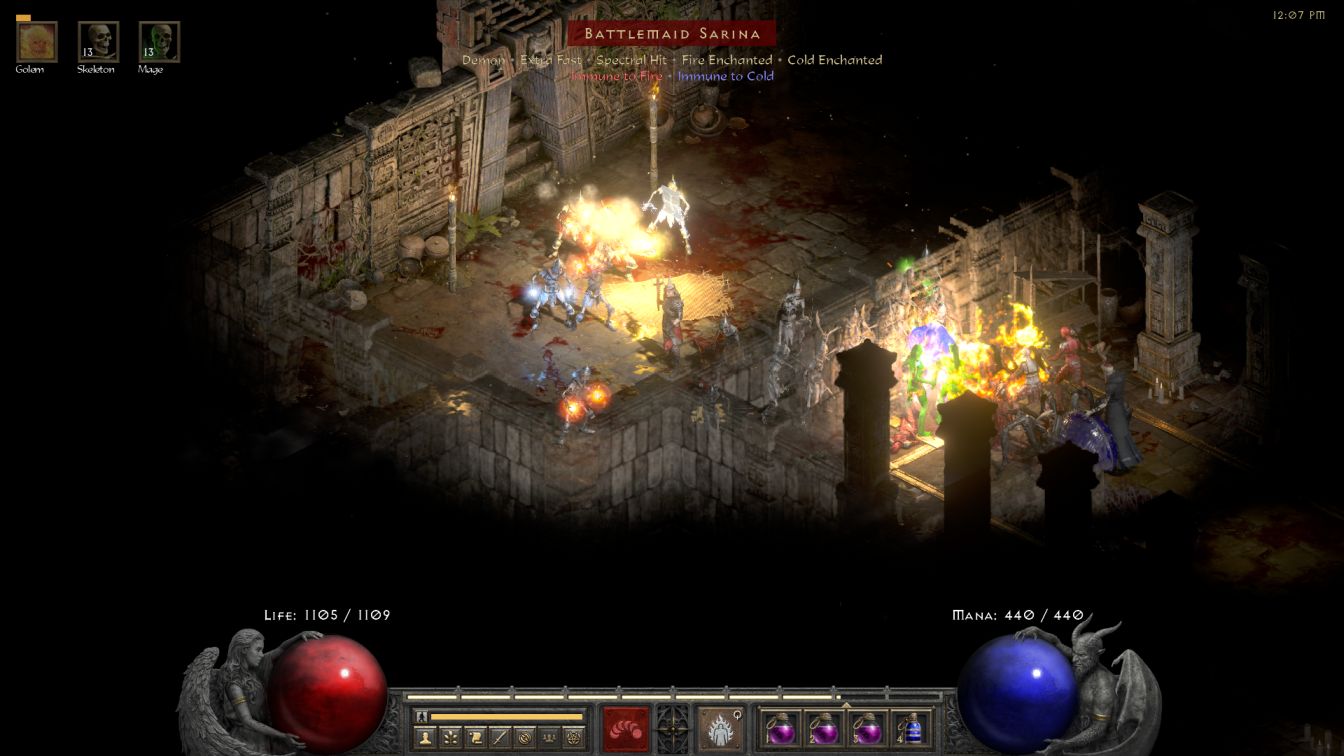
Task: Open the party icon showing three figures
Action: click(549, 738)
